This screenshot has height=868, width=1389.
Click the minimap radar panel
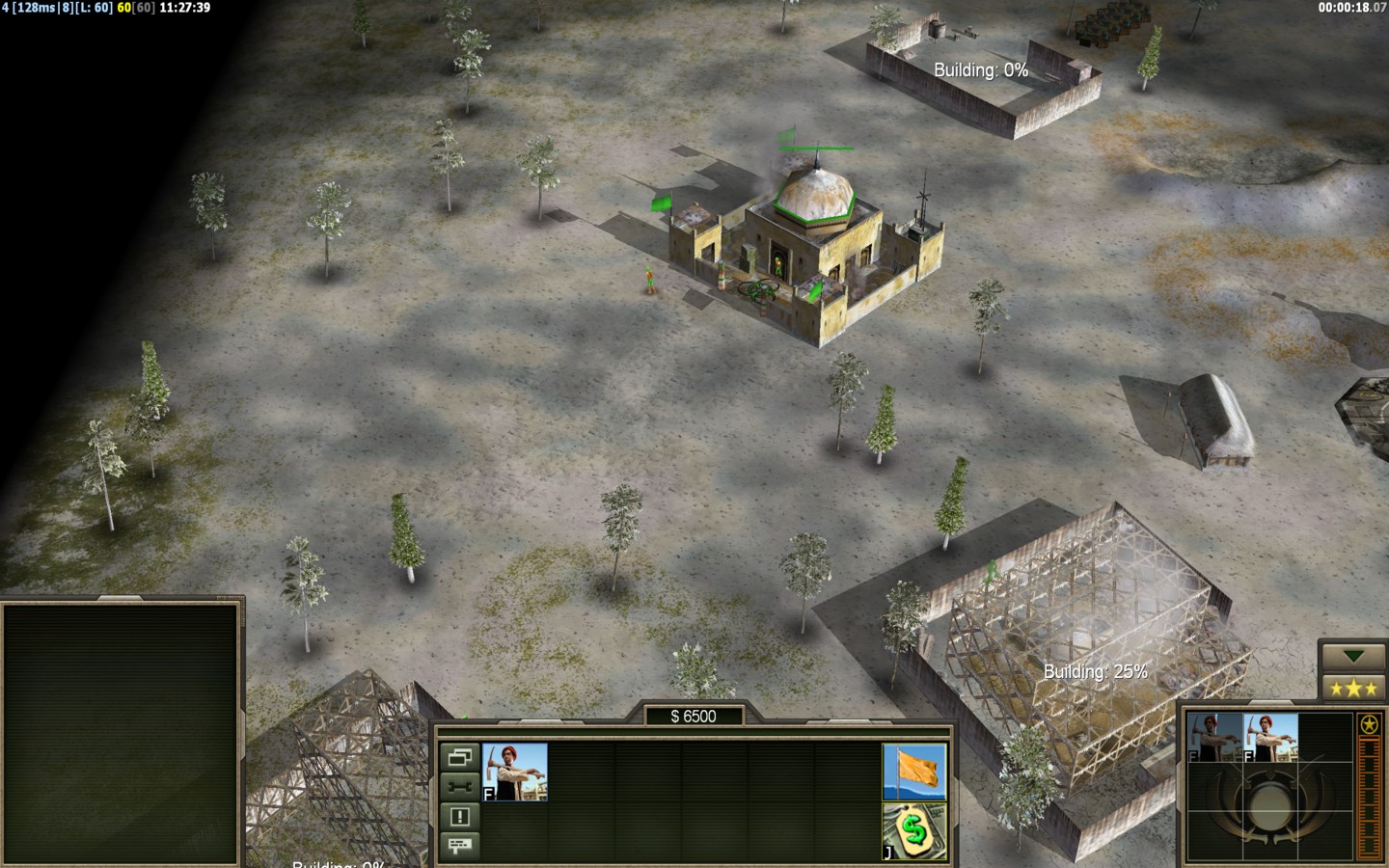click(x=121, y=733)
